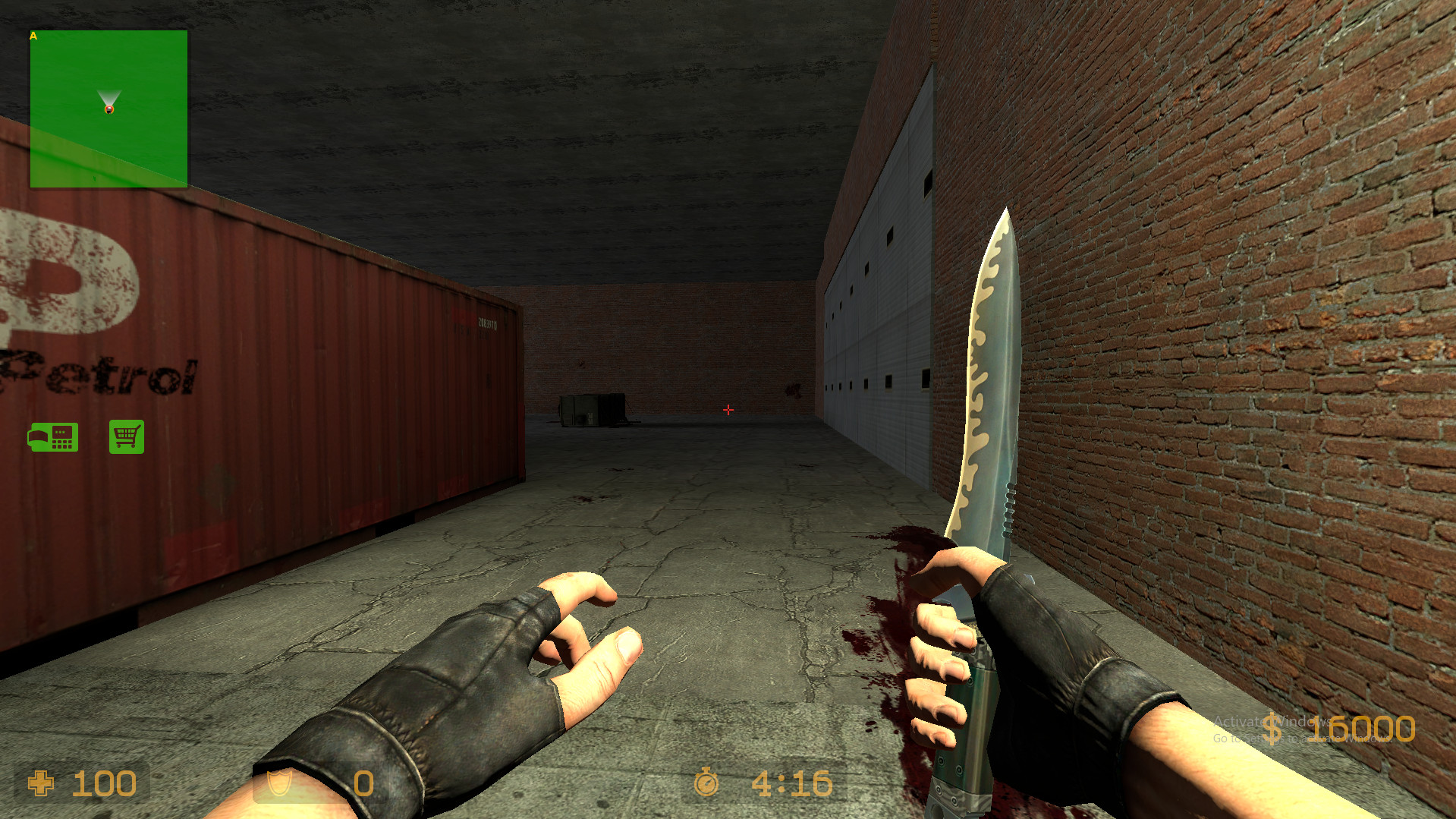
Task: Click the health cross icon
Action: (x=41, y=784)
